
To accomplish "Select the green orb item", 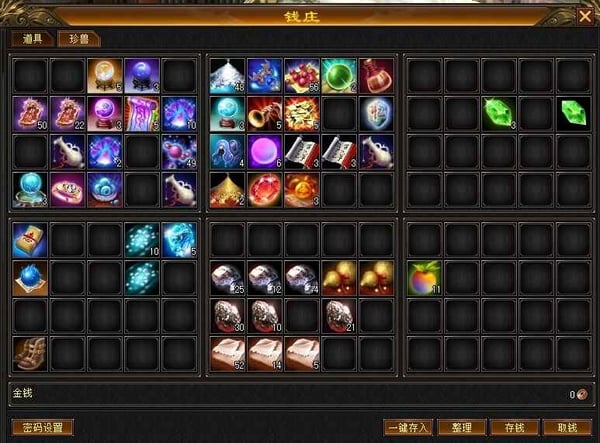I will coord(338,74).
